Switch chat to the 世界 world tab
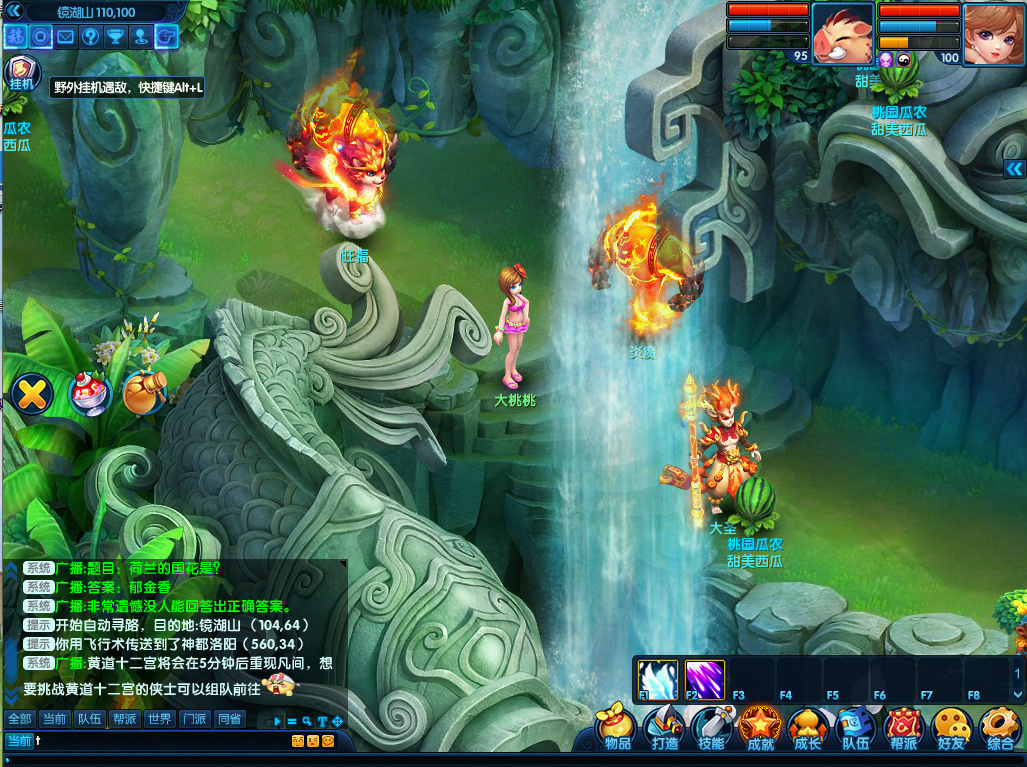Screen dimensions: 1027x767 159,719
